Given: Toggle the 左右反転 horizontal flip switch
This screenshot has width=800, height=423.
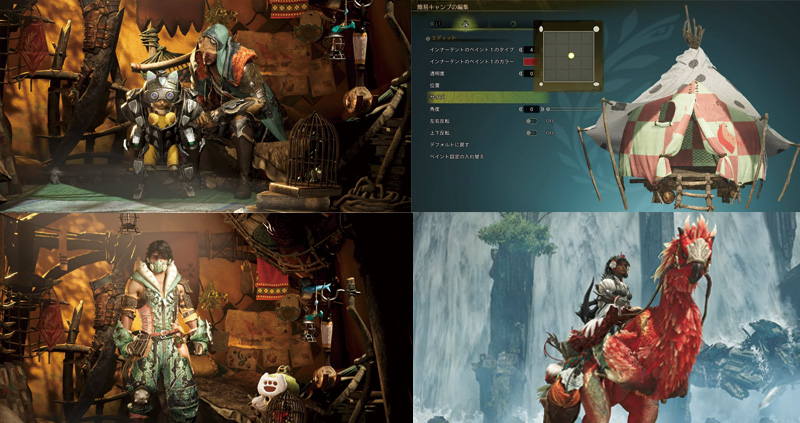Looking at the screenshot, I should click(531, 120).
